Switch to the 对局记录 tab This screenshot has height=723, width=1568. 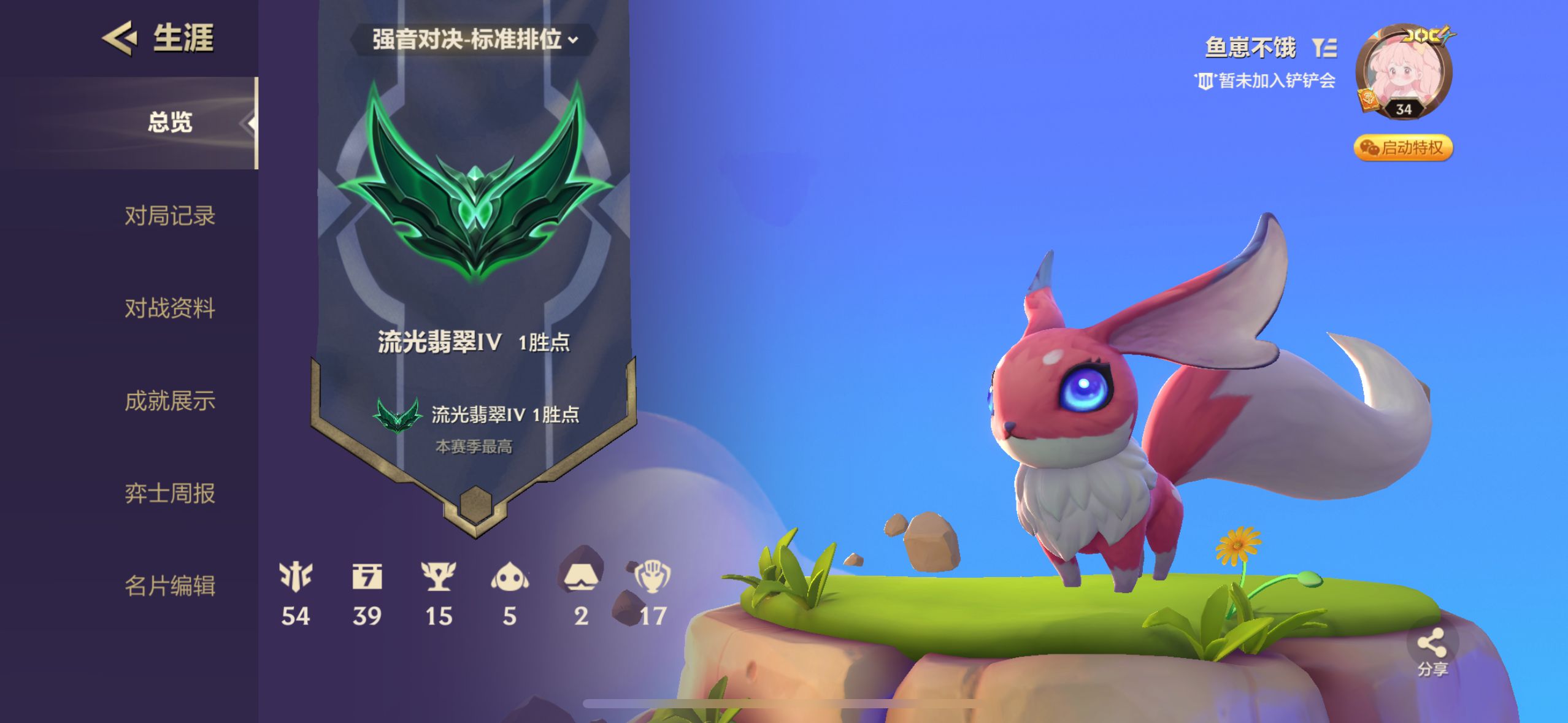pos(172,216)
